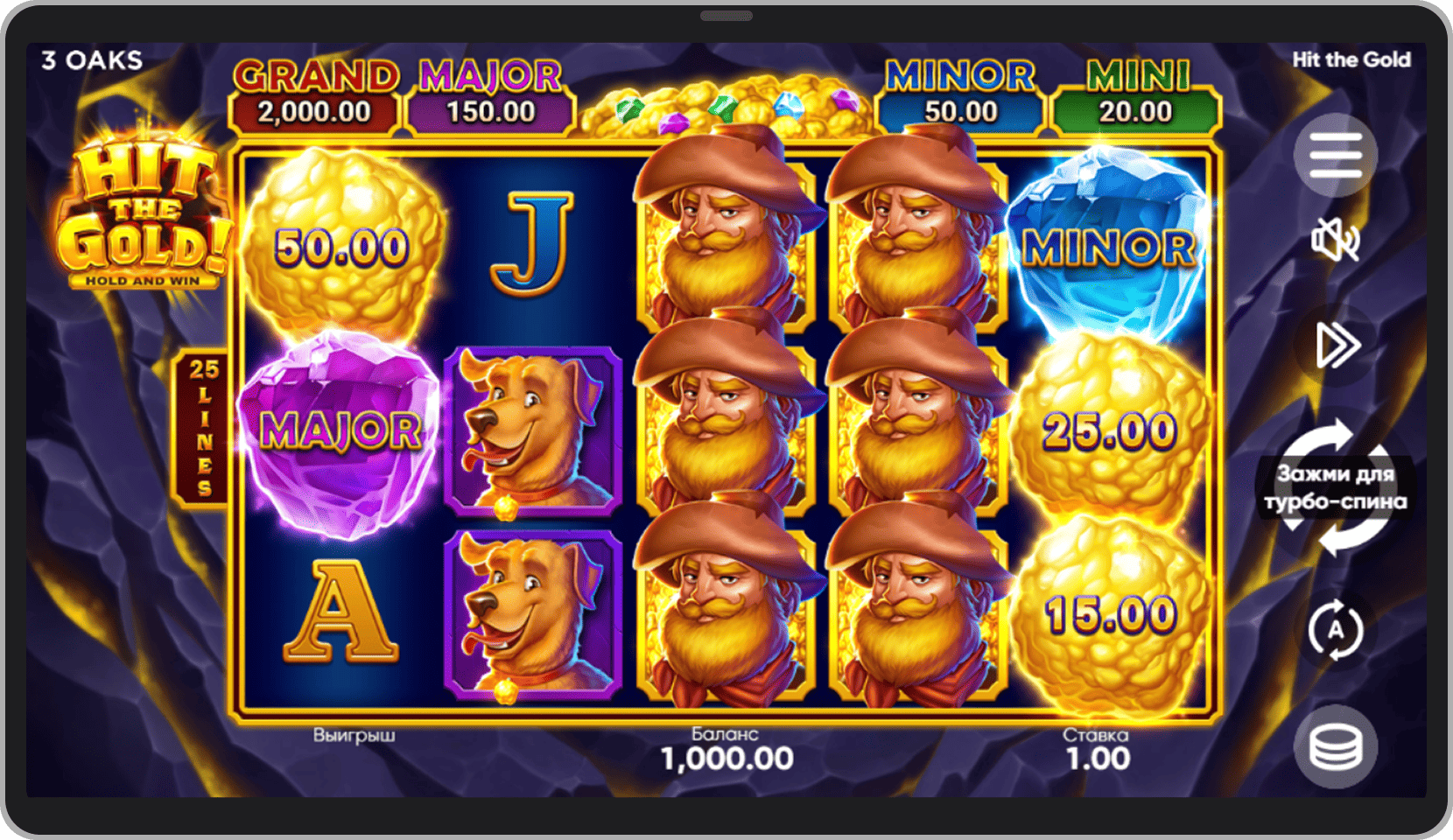Click the 3 OAKS provider label
1453x840 pixels.
92,59
